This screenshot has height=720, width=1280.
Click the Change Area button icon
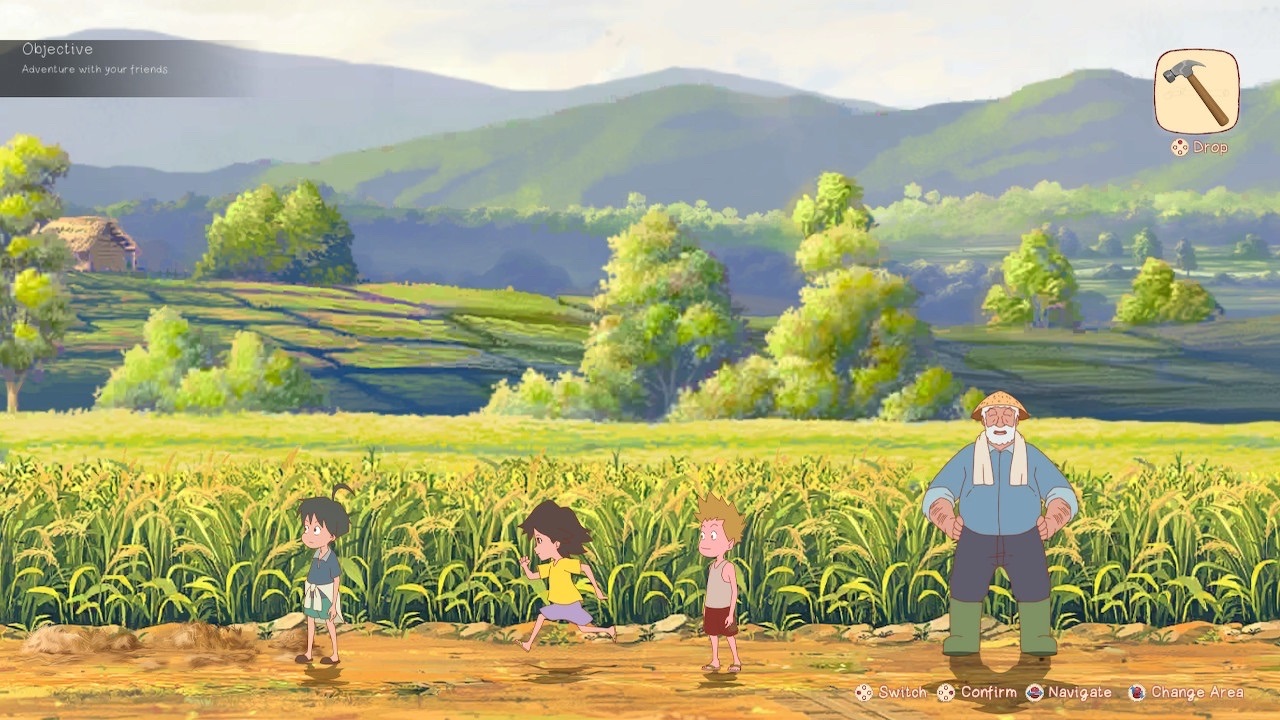[x=1135, y=692]
